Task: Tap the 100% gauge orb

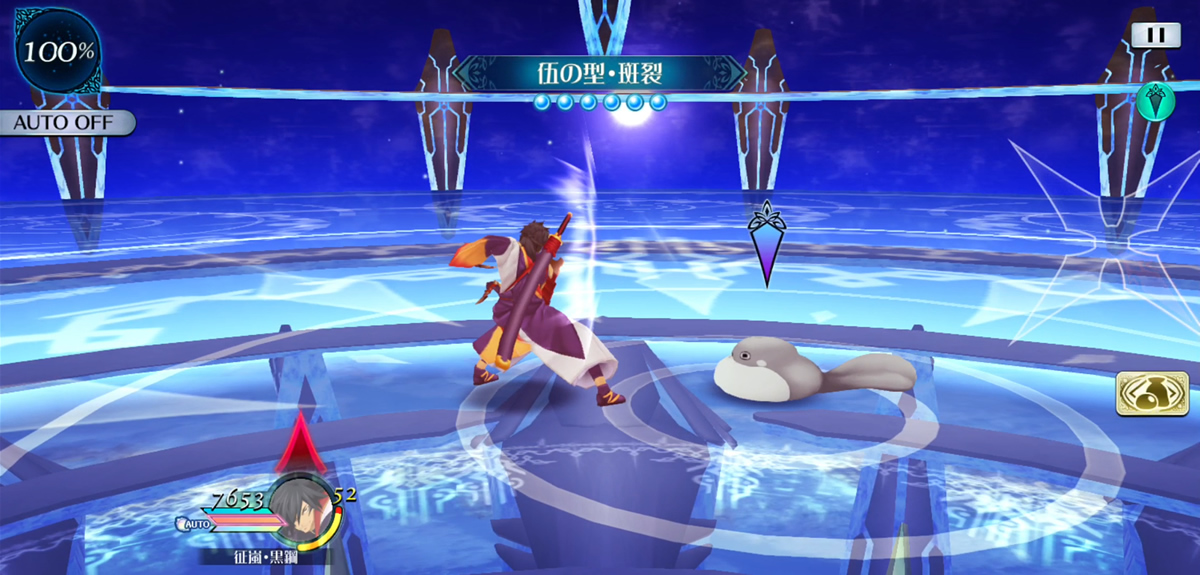Action: click(x=58, y=51)
